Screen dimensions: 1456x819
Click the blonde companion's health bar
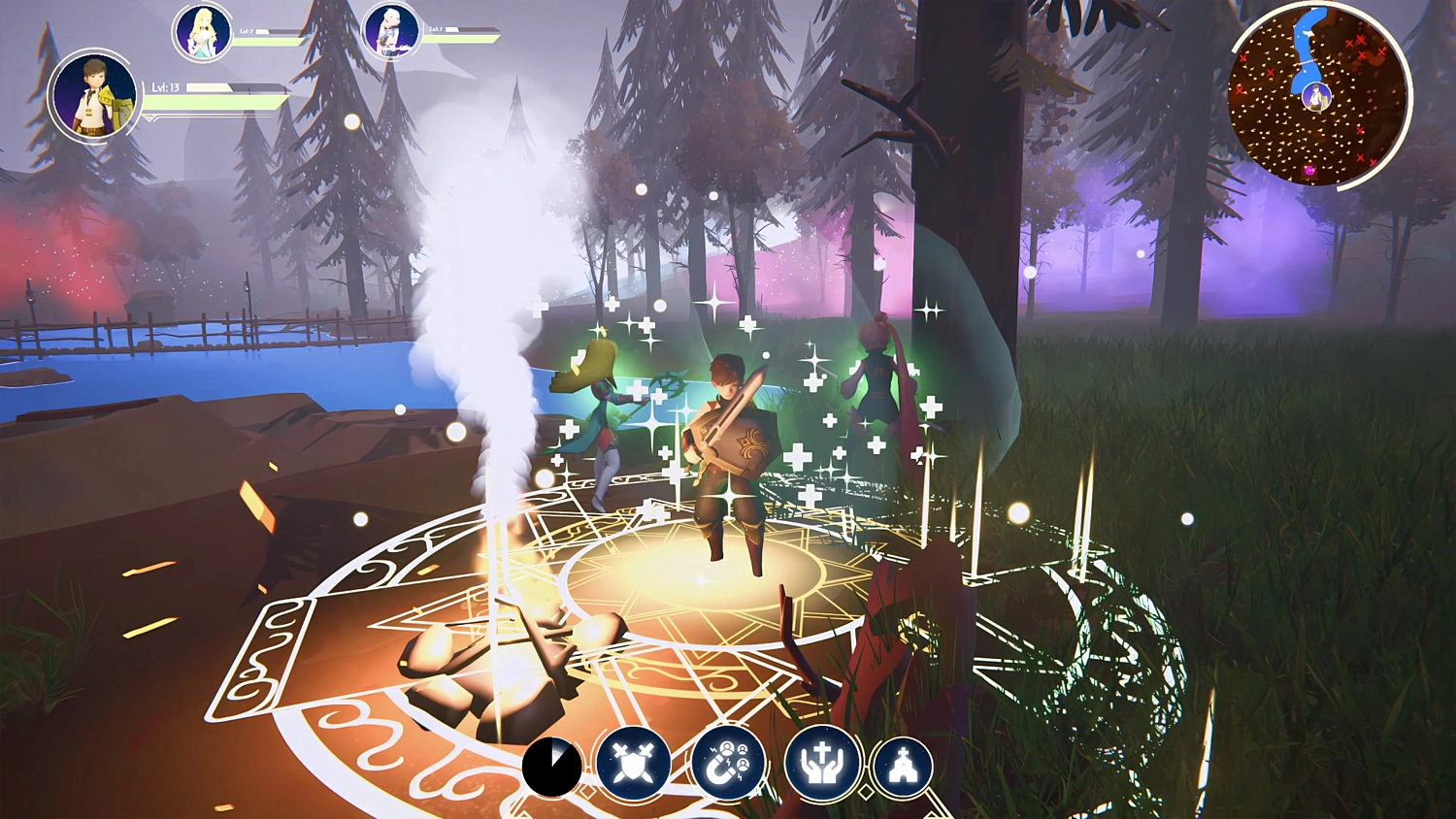[x=265, y=42]
